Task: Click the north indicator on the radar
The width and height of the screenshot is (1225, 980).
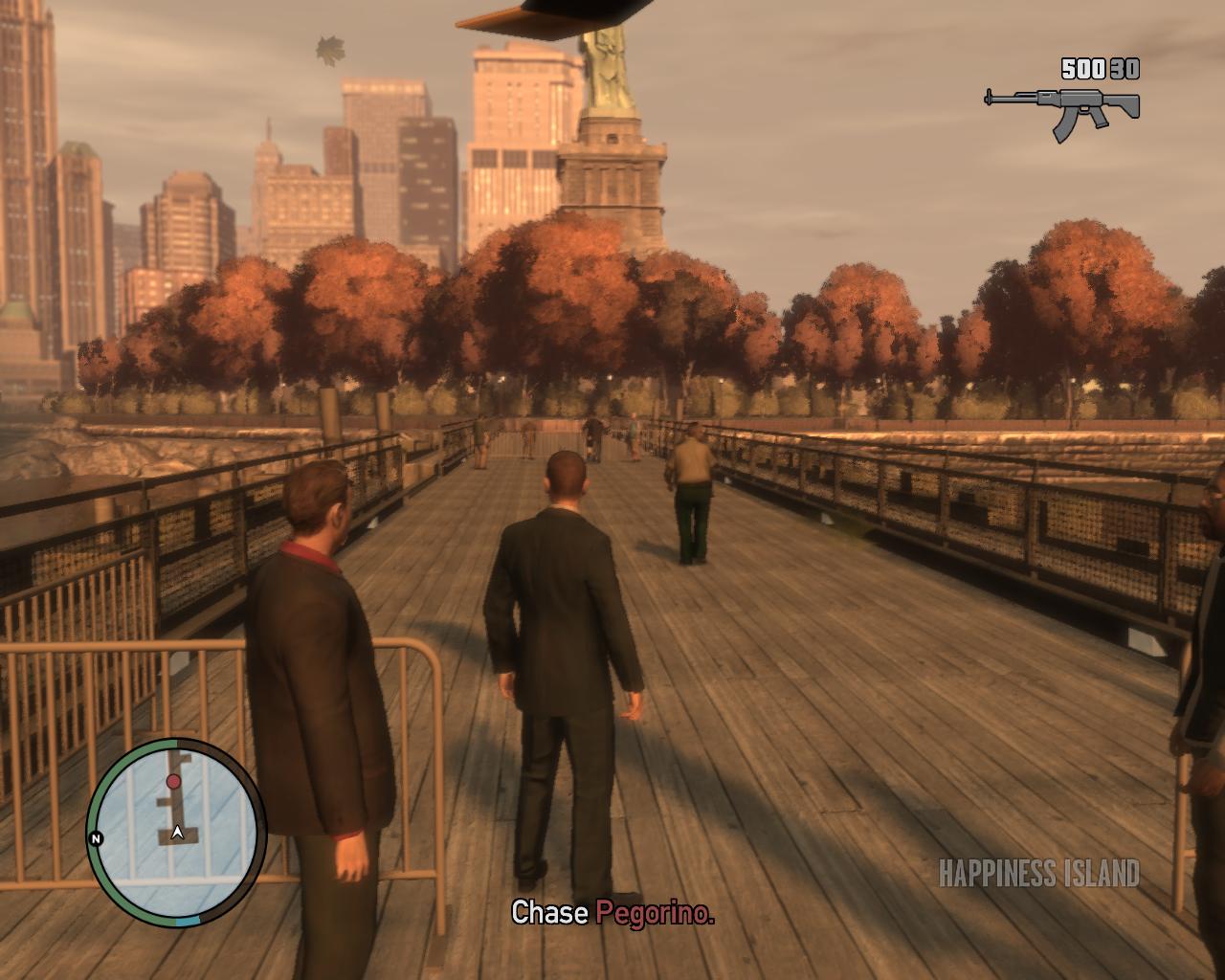Action: coord(96,839)
